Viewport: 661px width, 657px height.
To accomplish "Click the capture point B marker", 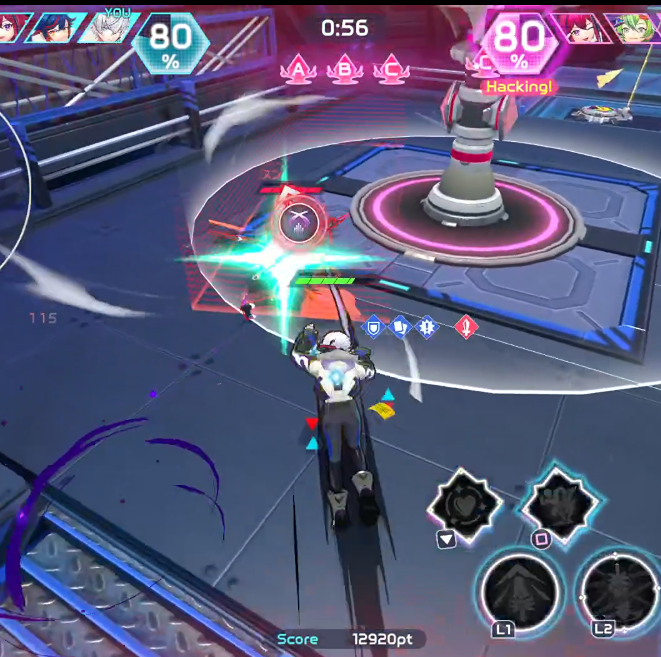I will (345, 69).
